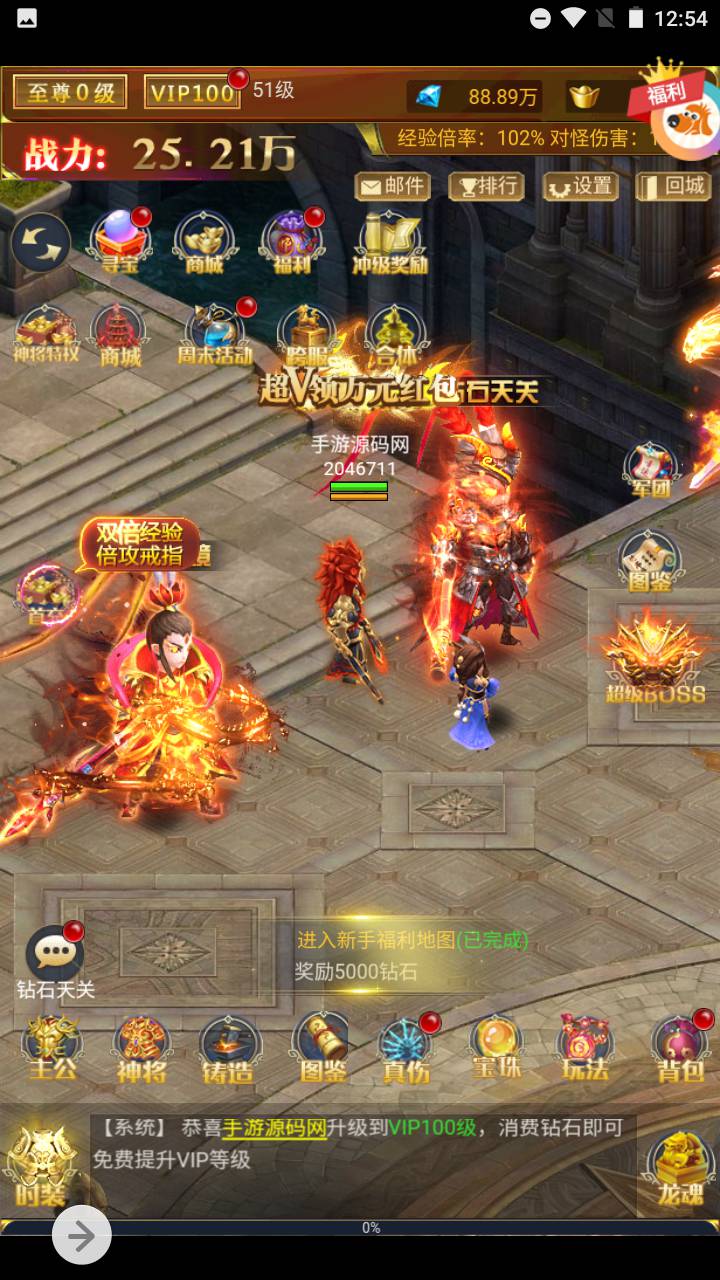The width and height of the screenshot is (720, 1280).
Task: Select the 神将特权 privilege icon
Action: (x=45, y=333)
